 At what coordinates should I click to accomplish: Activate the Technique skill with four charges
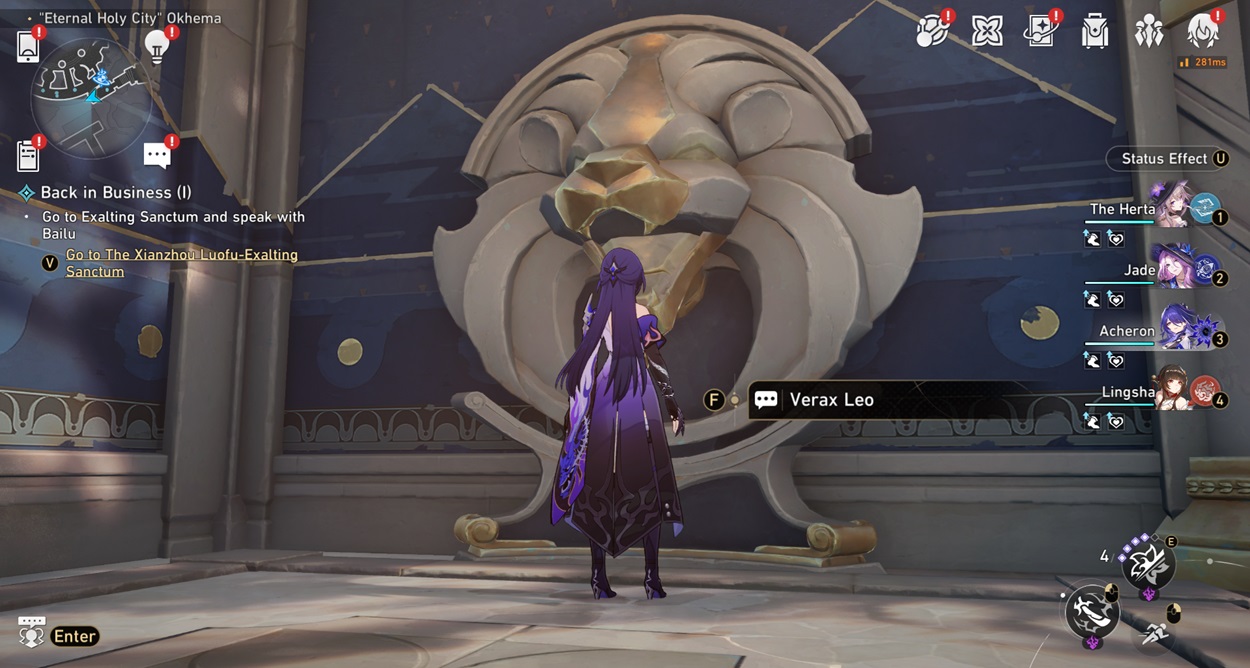point(1147,562)
